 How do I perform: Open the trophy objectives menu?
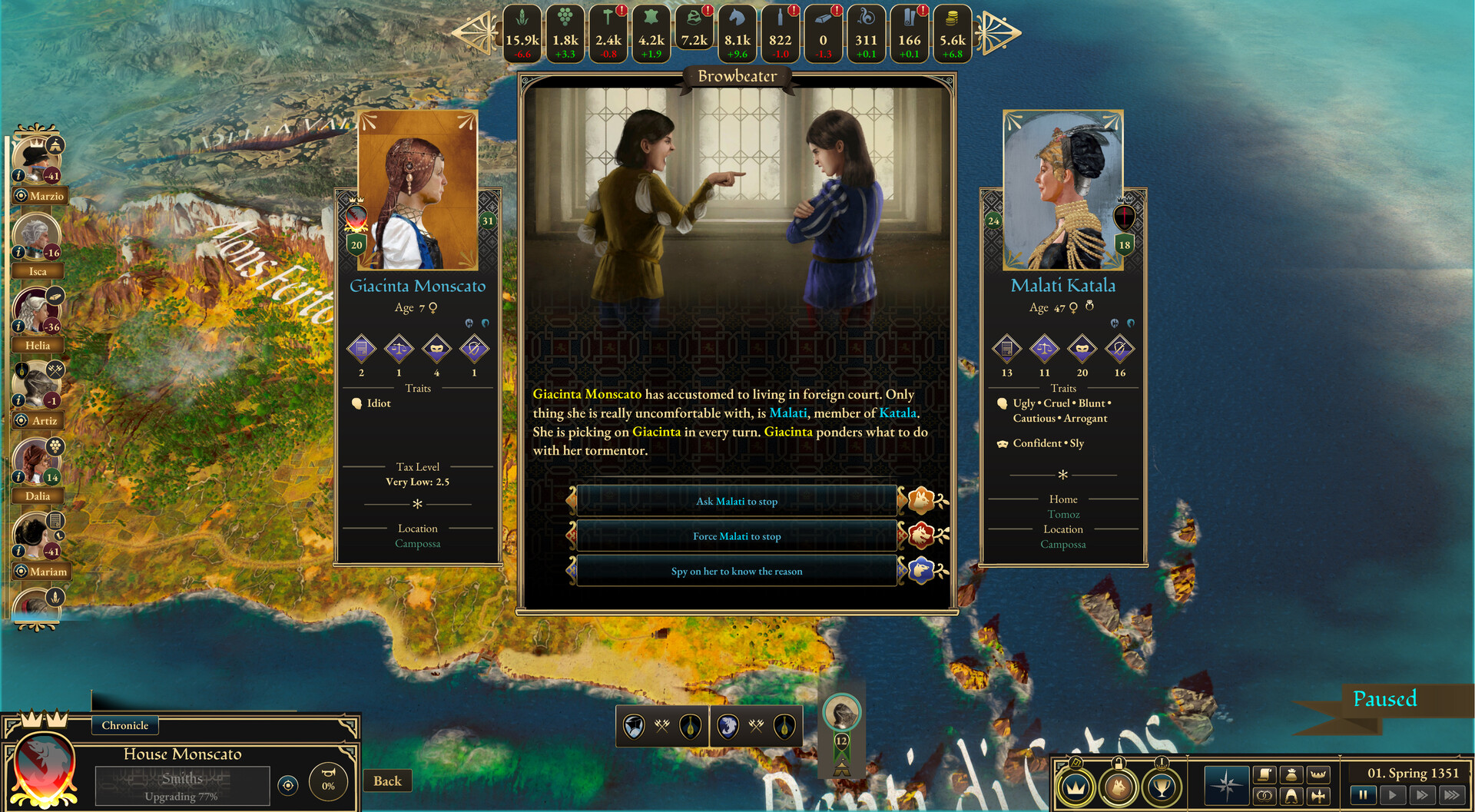(1162, 787)
